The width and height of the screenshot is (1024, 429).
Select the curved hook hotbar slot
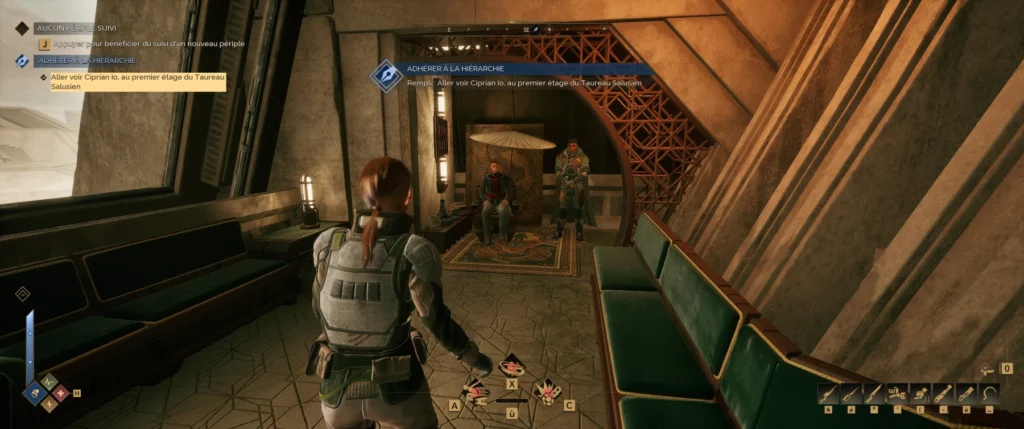[990, 393]
